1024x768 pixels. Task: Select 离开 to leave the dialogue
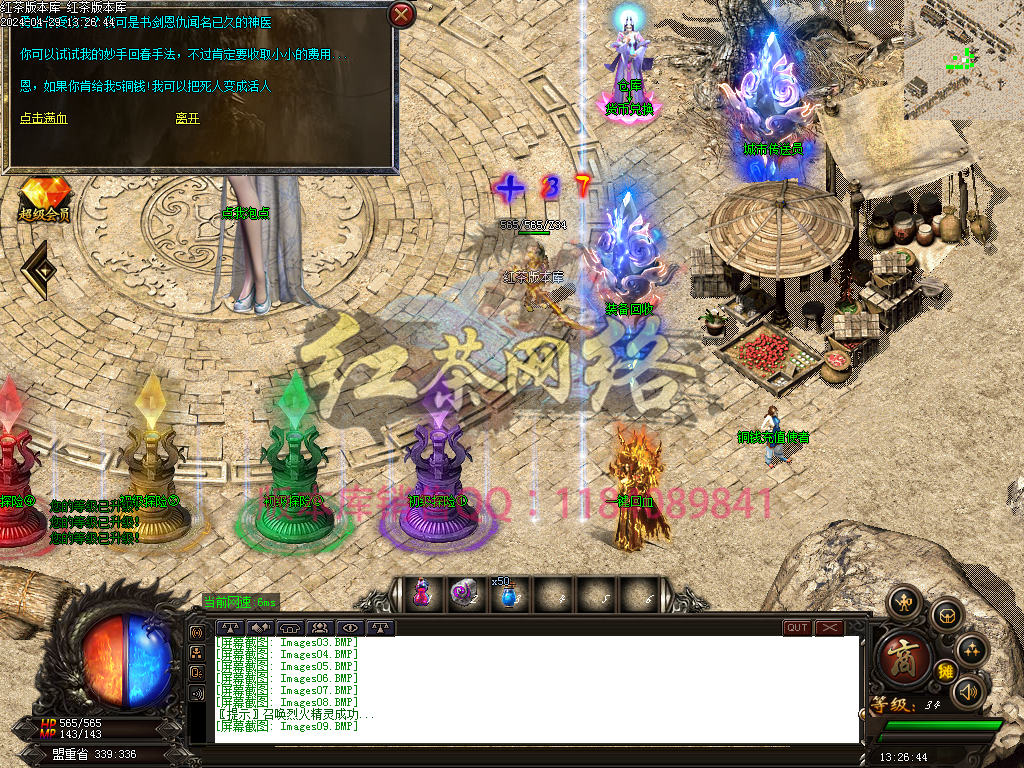[188, 118]
